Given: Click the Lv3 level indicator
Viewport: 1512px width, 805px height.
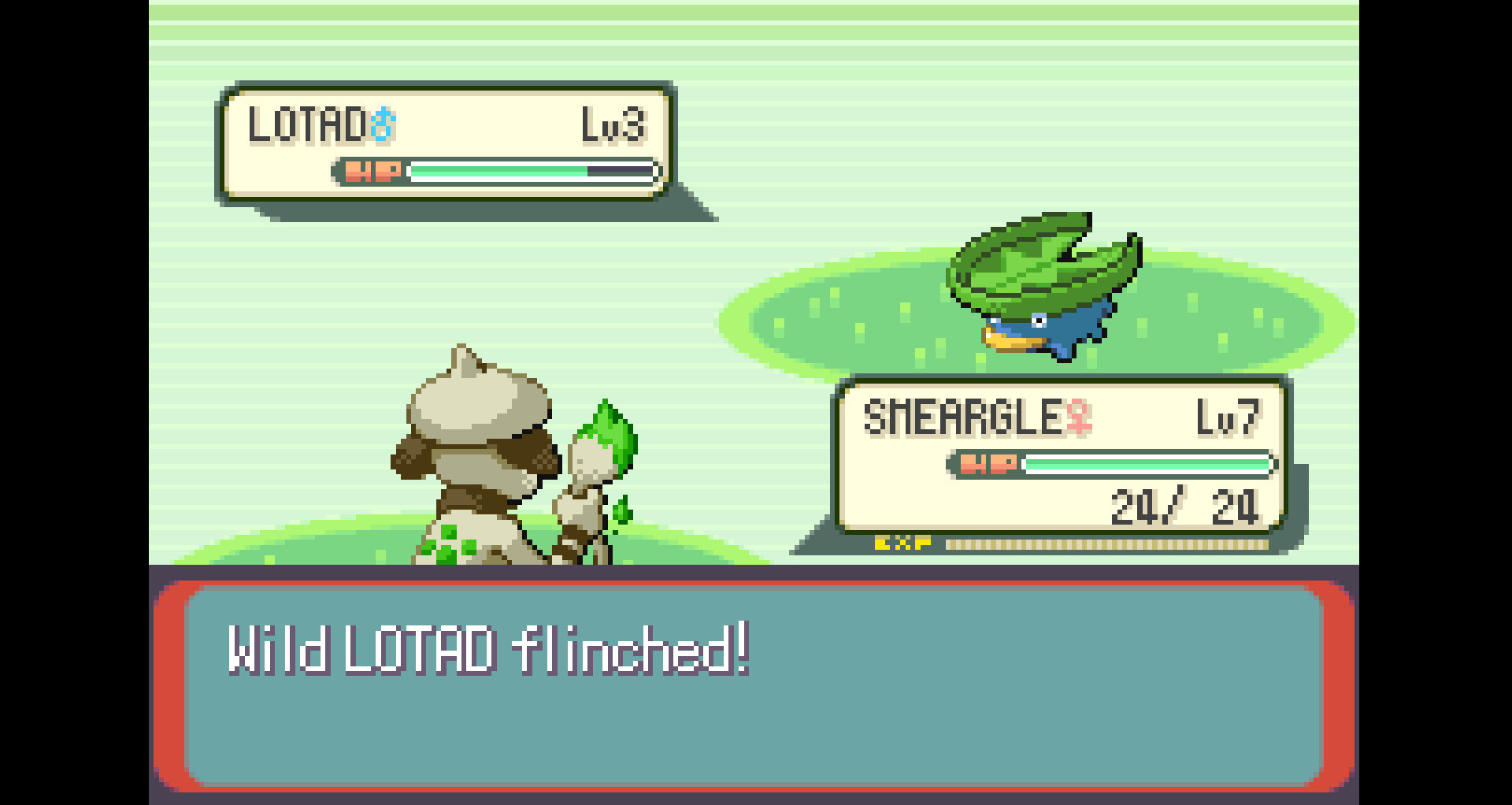Looking at the screenshot, I should tap(613, 124).
